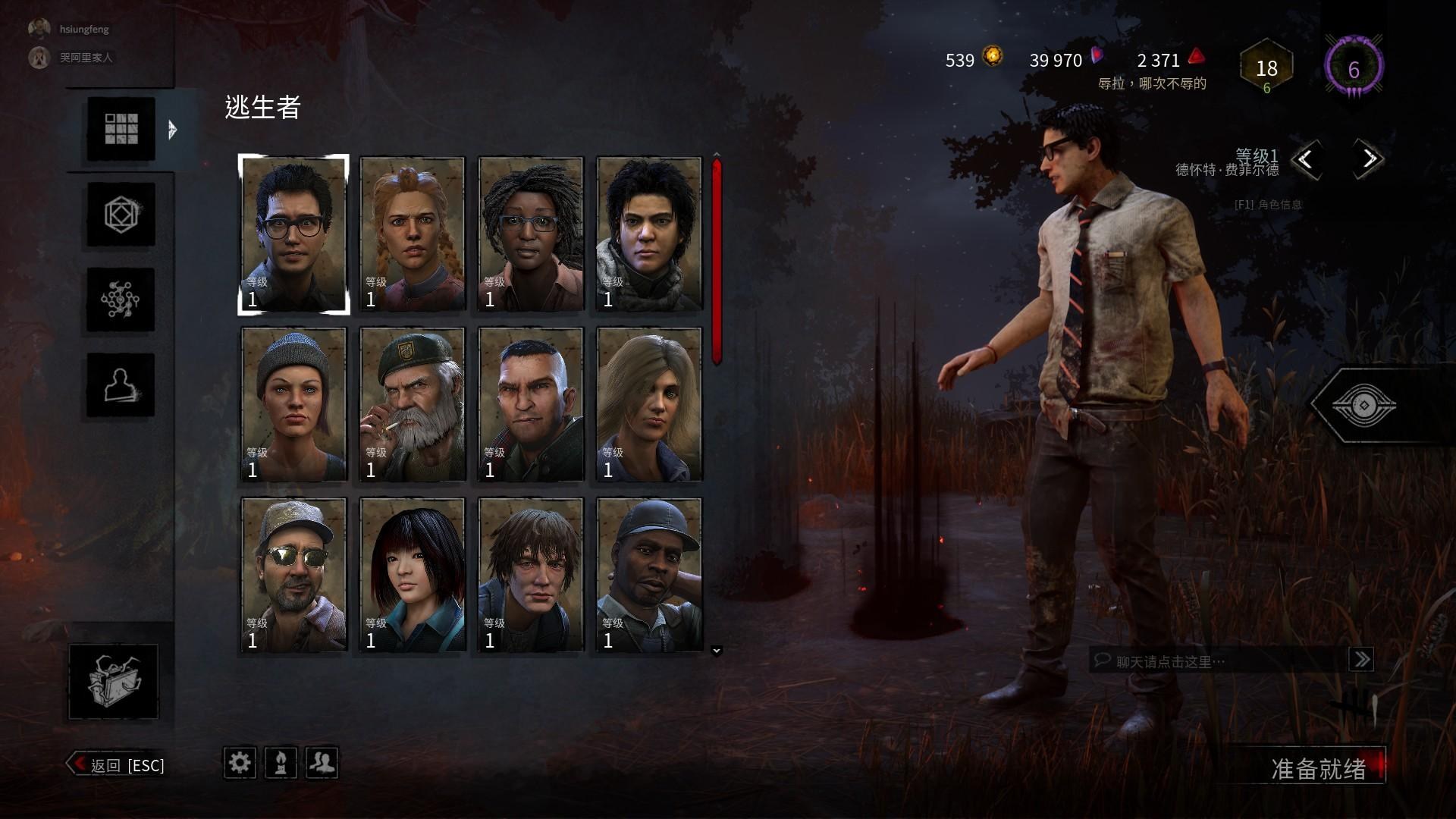Screen dimensions: 1456x819
Task: Open the friends list icon at bottom
Action: [322, 764]
